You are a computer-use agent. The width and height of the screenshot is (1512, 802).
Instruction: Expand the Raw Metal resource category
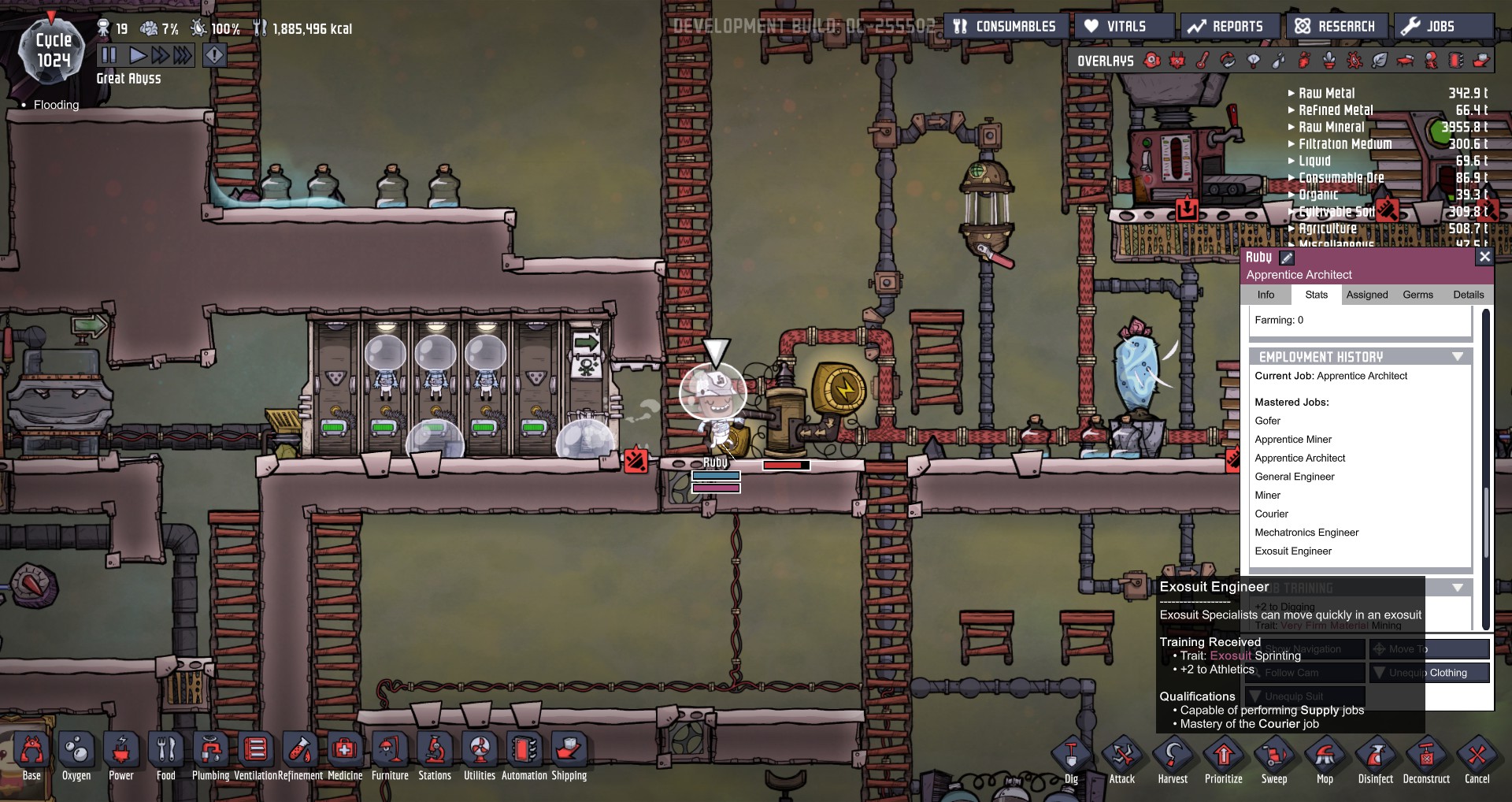click(x=1291, y=93)
